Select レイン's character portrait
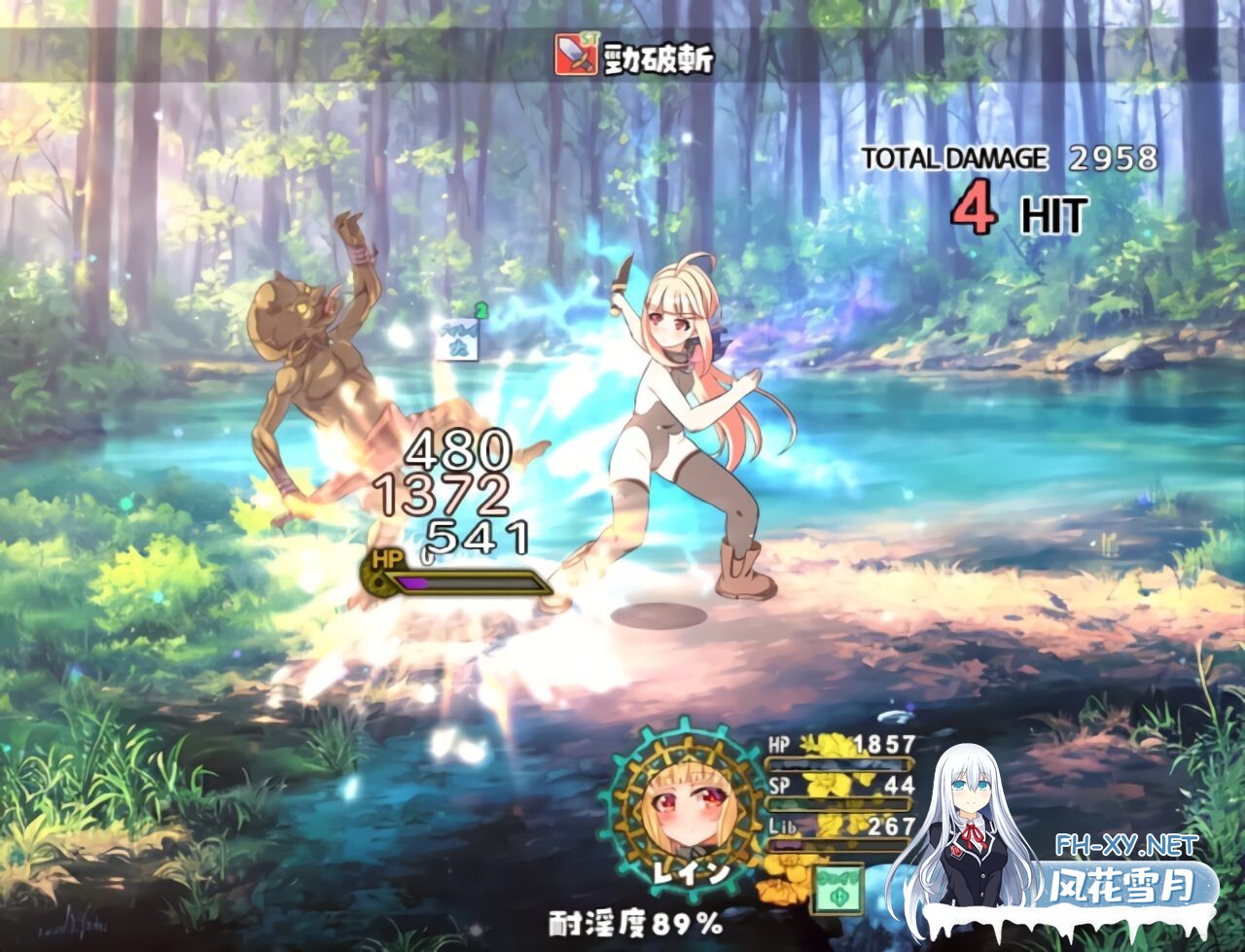Viewport: 1245px width, 952px height. coord(686,806)
